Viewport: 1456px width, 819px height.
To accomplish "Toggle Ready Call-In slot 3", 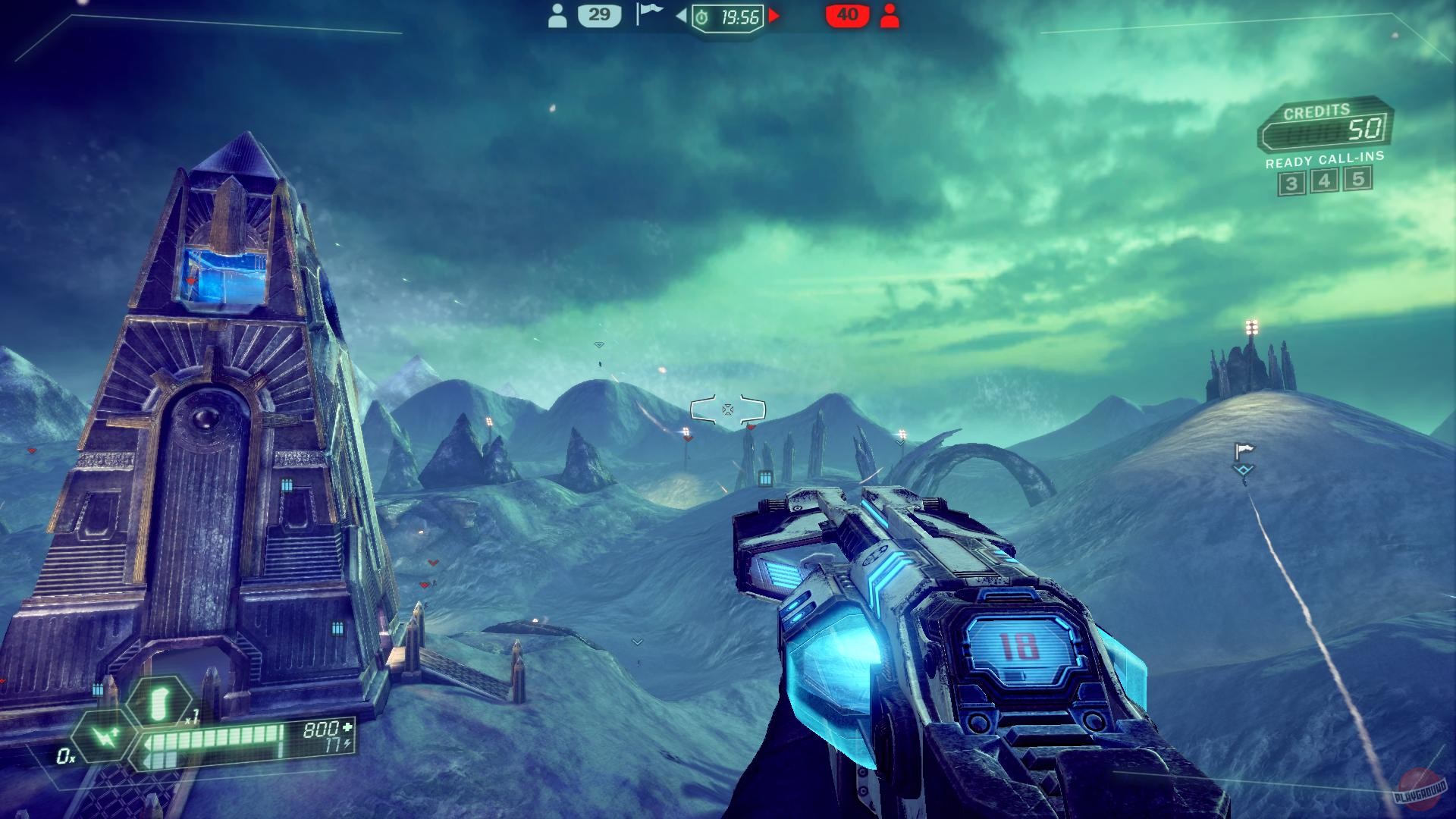I will [1291, 182].
